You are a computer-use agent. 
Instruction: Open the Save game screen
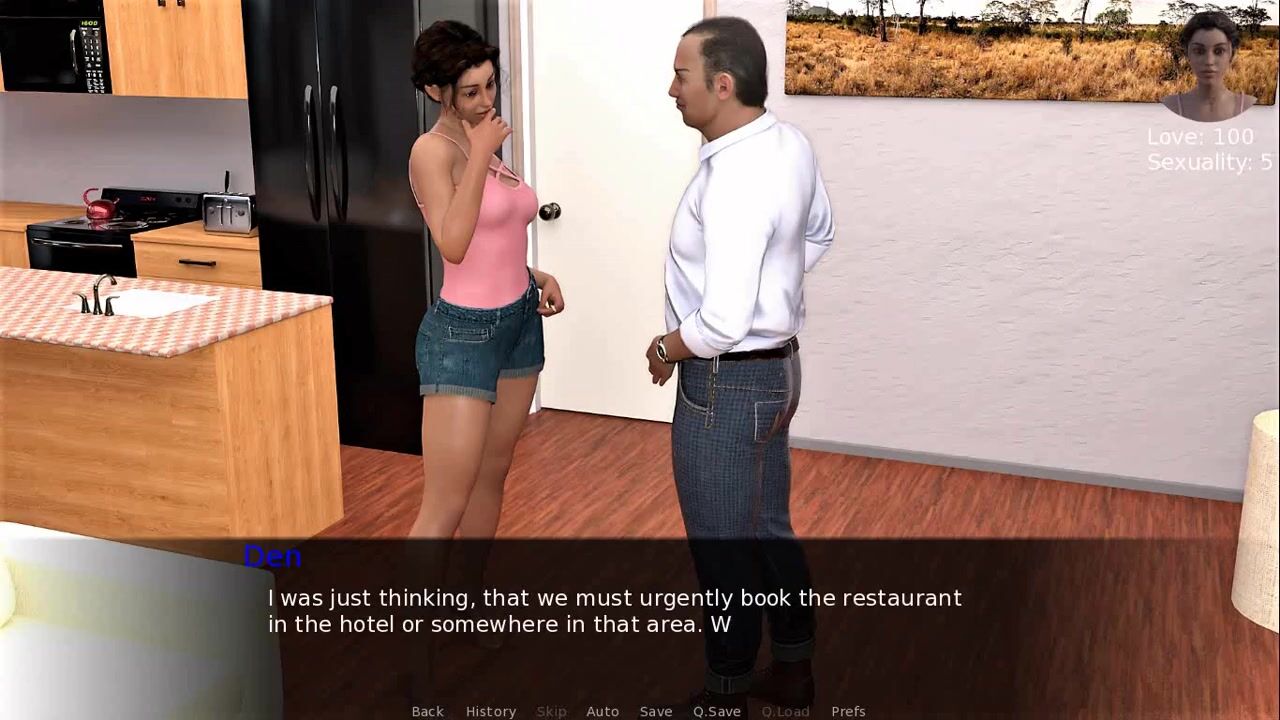click(x=656, y=711)
